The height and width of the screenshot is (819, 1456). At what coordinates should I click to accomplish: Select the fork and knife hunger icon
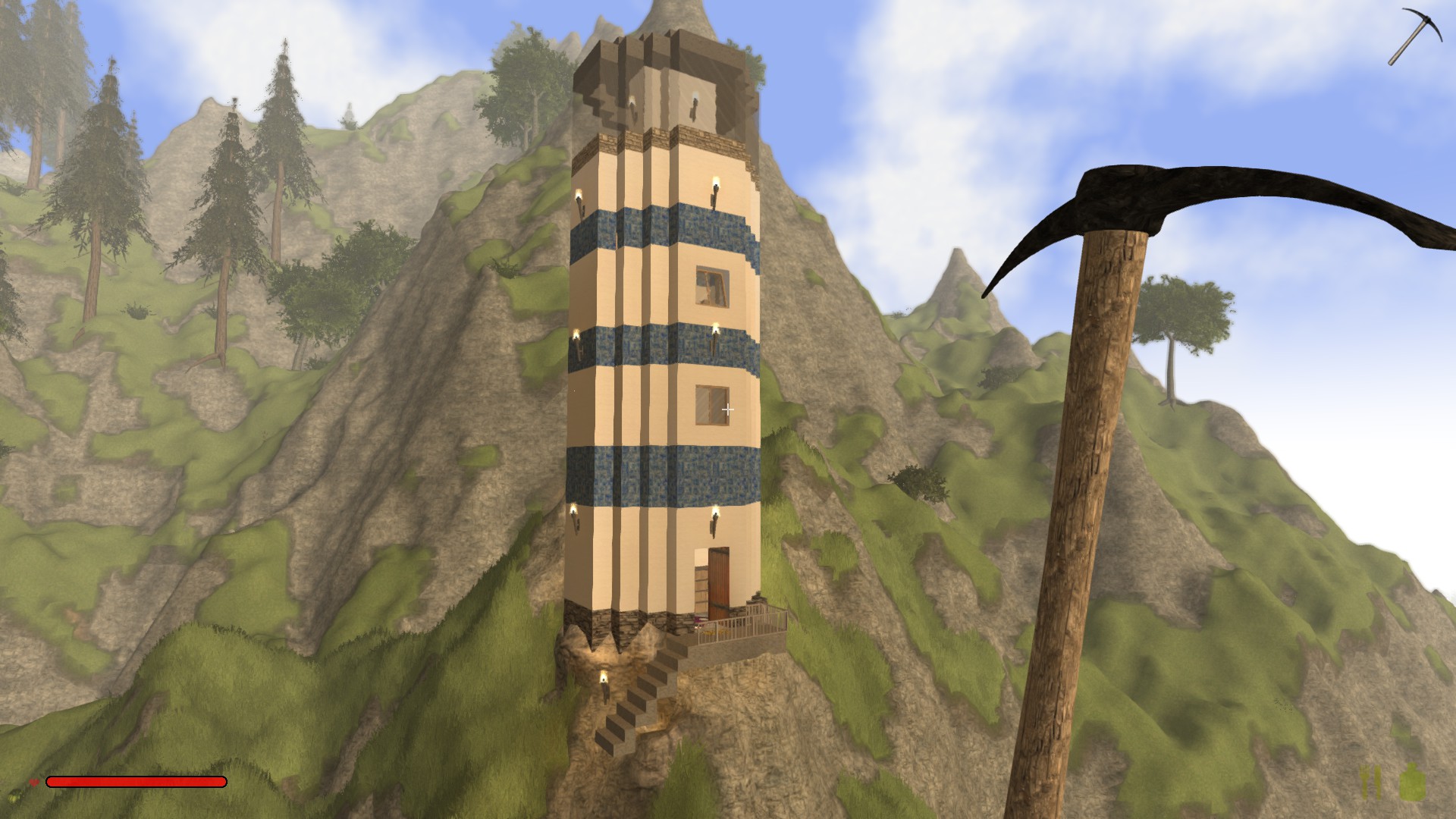(x=1371, y=783)
